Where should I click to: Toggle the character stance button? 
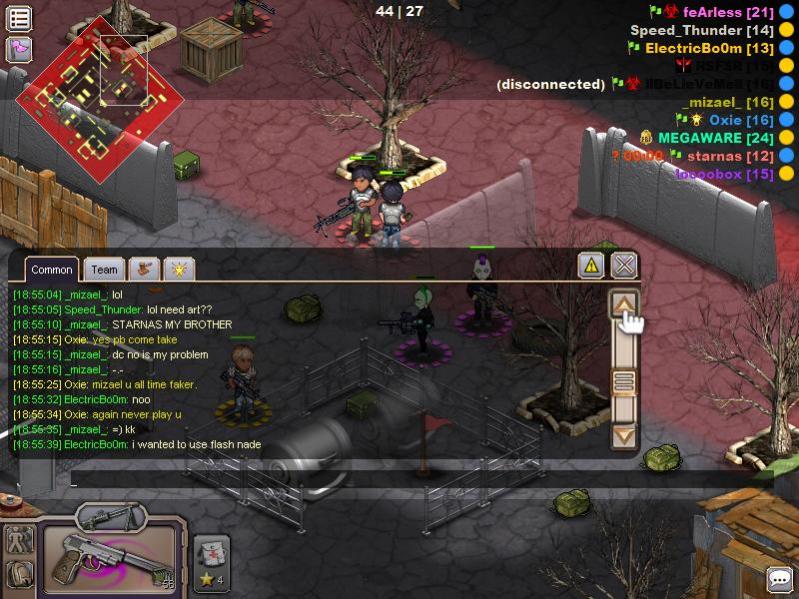[20, 540]
